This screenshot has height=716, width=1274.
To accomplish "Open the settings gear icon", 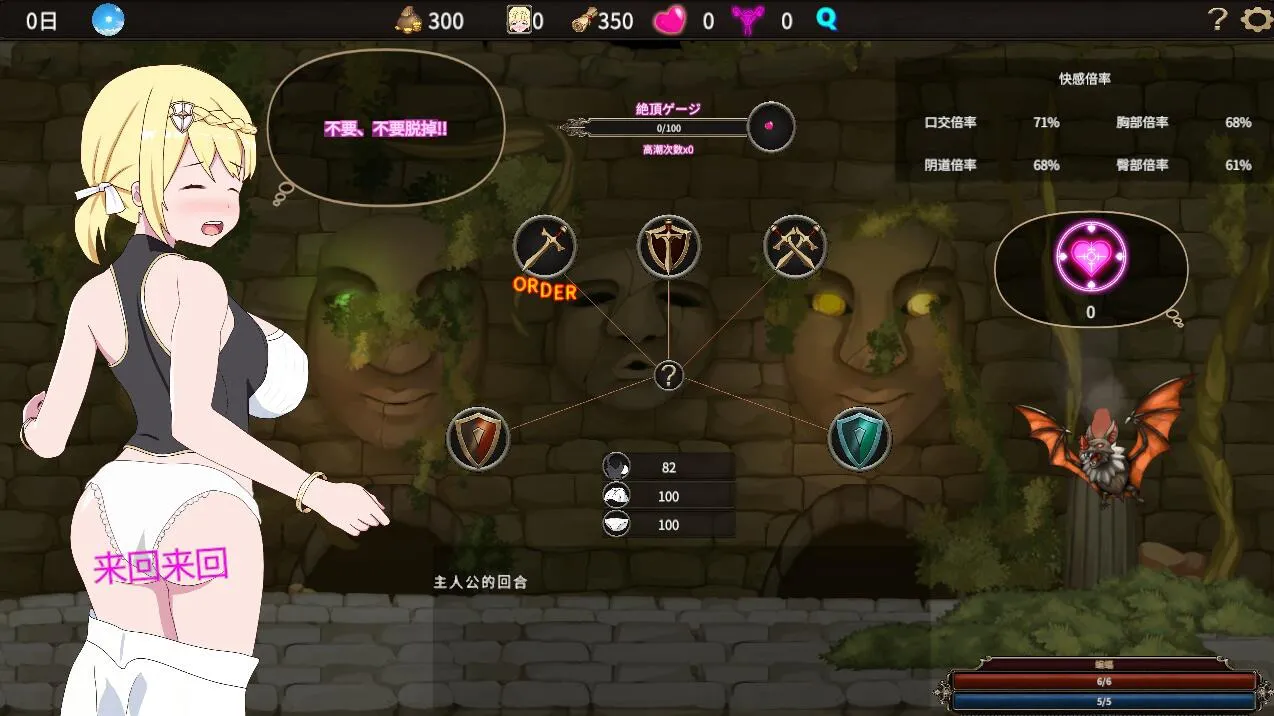I will (x=1254, y=20).
